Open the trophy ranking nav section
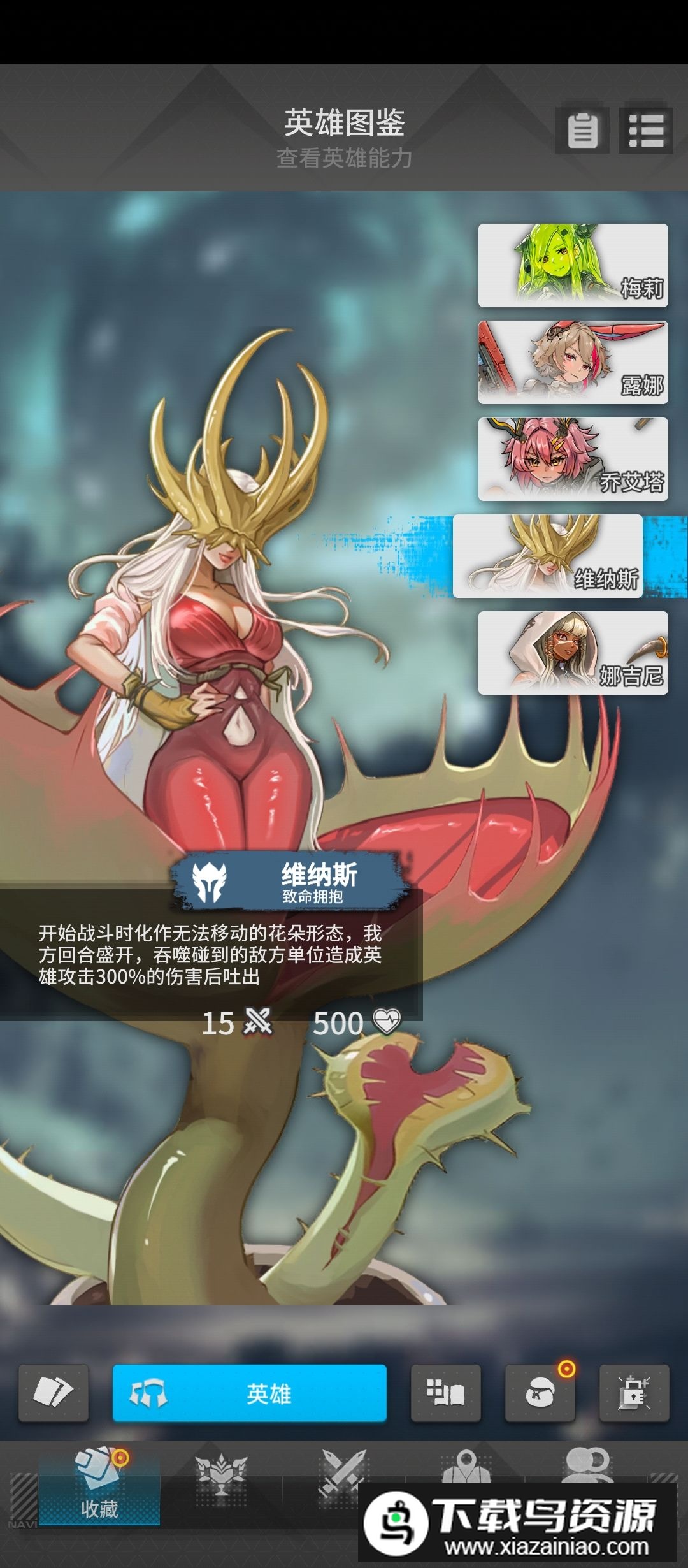The width and height of the screenshot is (688, 1568). pos(220,1474)
